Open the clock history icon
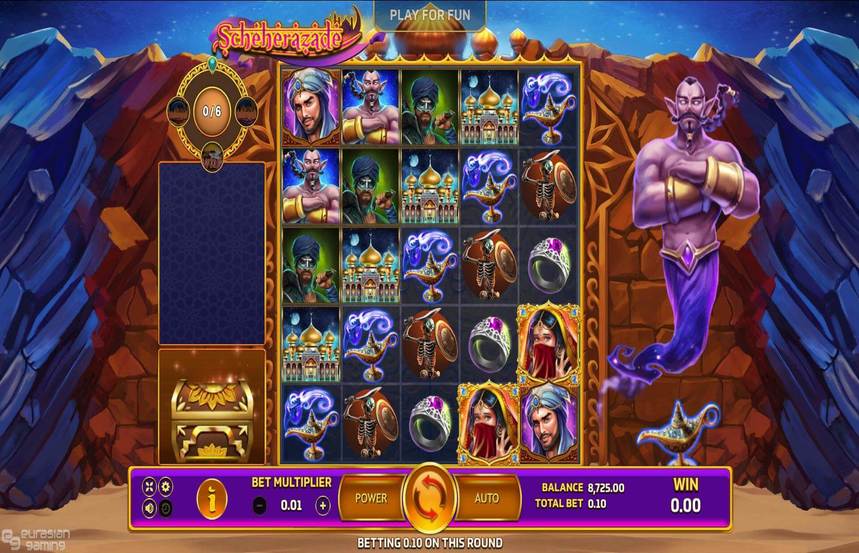The width and height of the screenshot is (859, 553). tap(166, 507)
